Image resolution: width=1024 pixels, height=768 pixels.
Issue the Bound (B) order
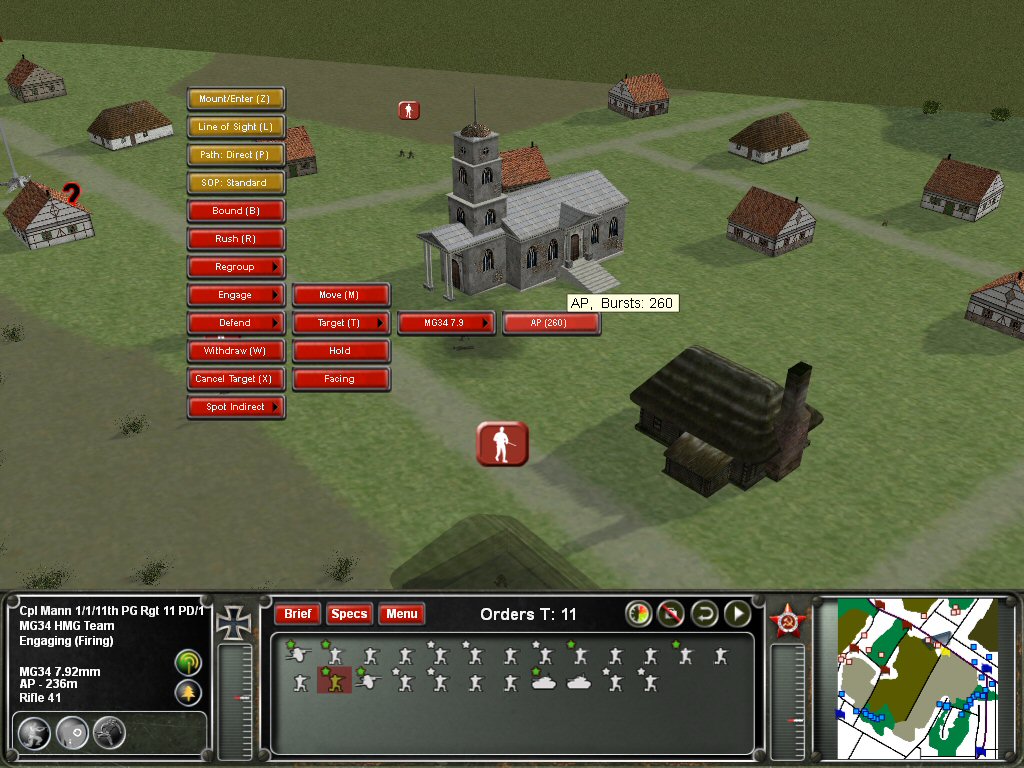236,211
